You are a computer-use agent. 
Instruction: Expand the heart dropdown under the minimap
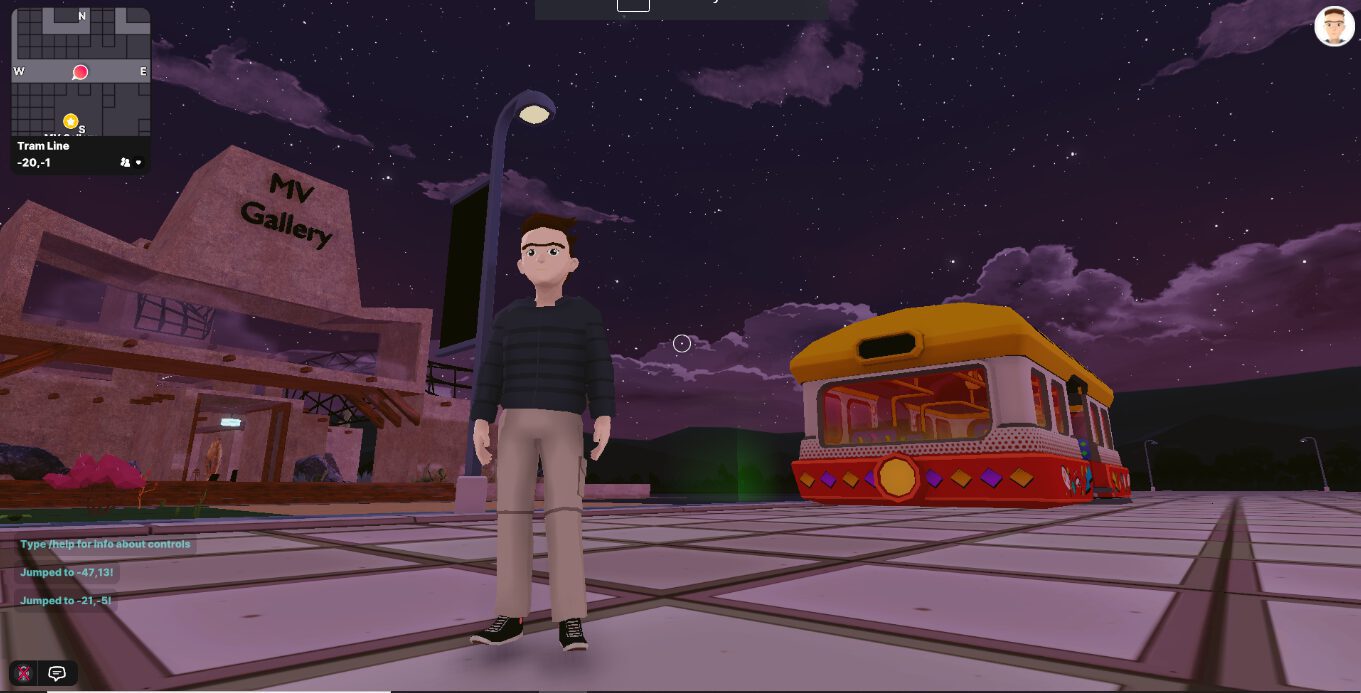[x=139, y=162]
